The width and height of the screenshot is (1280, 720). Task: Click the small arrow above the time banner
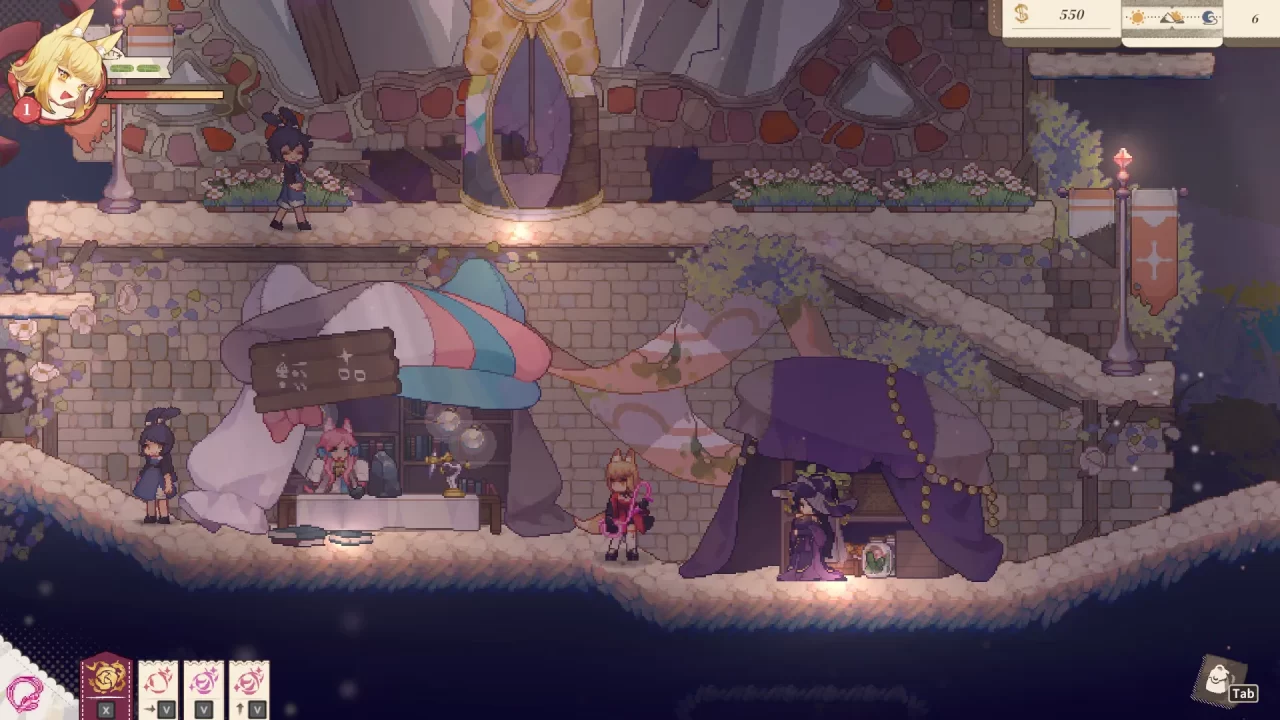(1172, 8)
